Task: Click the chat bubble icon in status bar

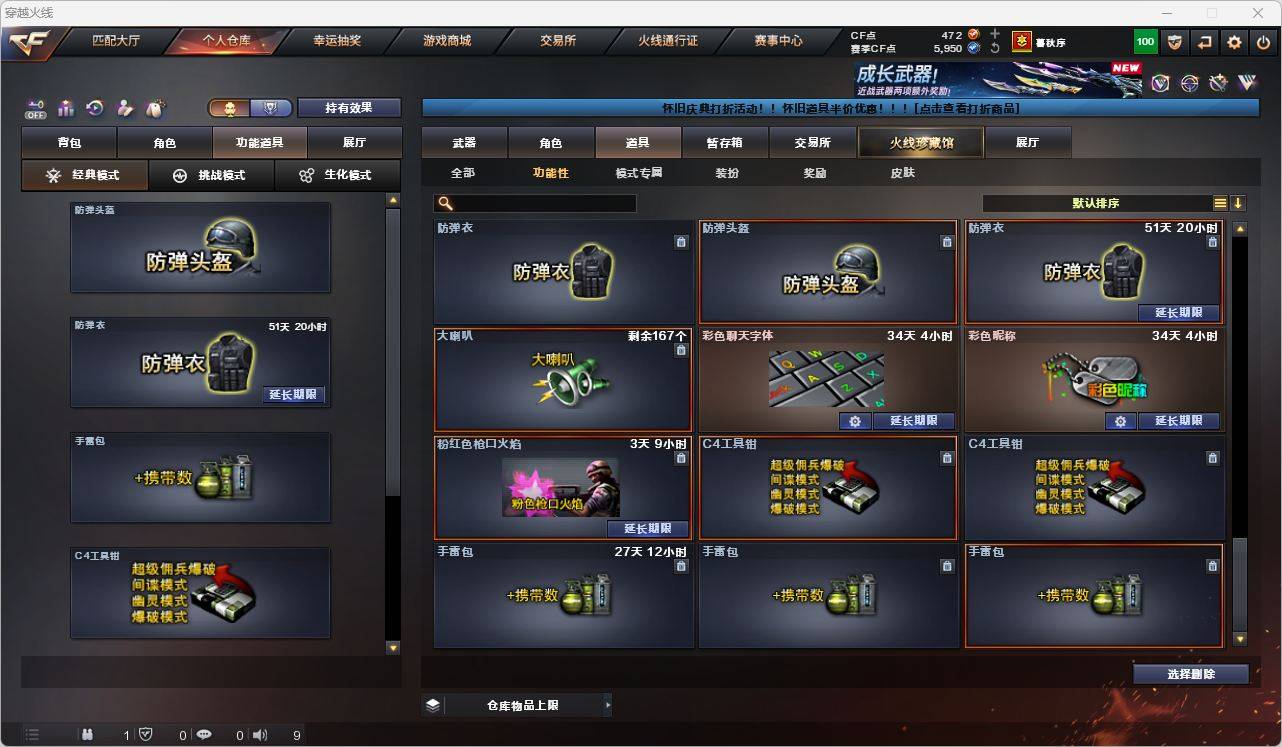Action: [204, 735]
